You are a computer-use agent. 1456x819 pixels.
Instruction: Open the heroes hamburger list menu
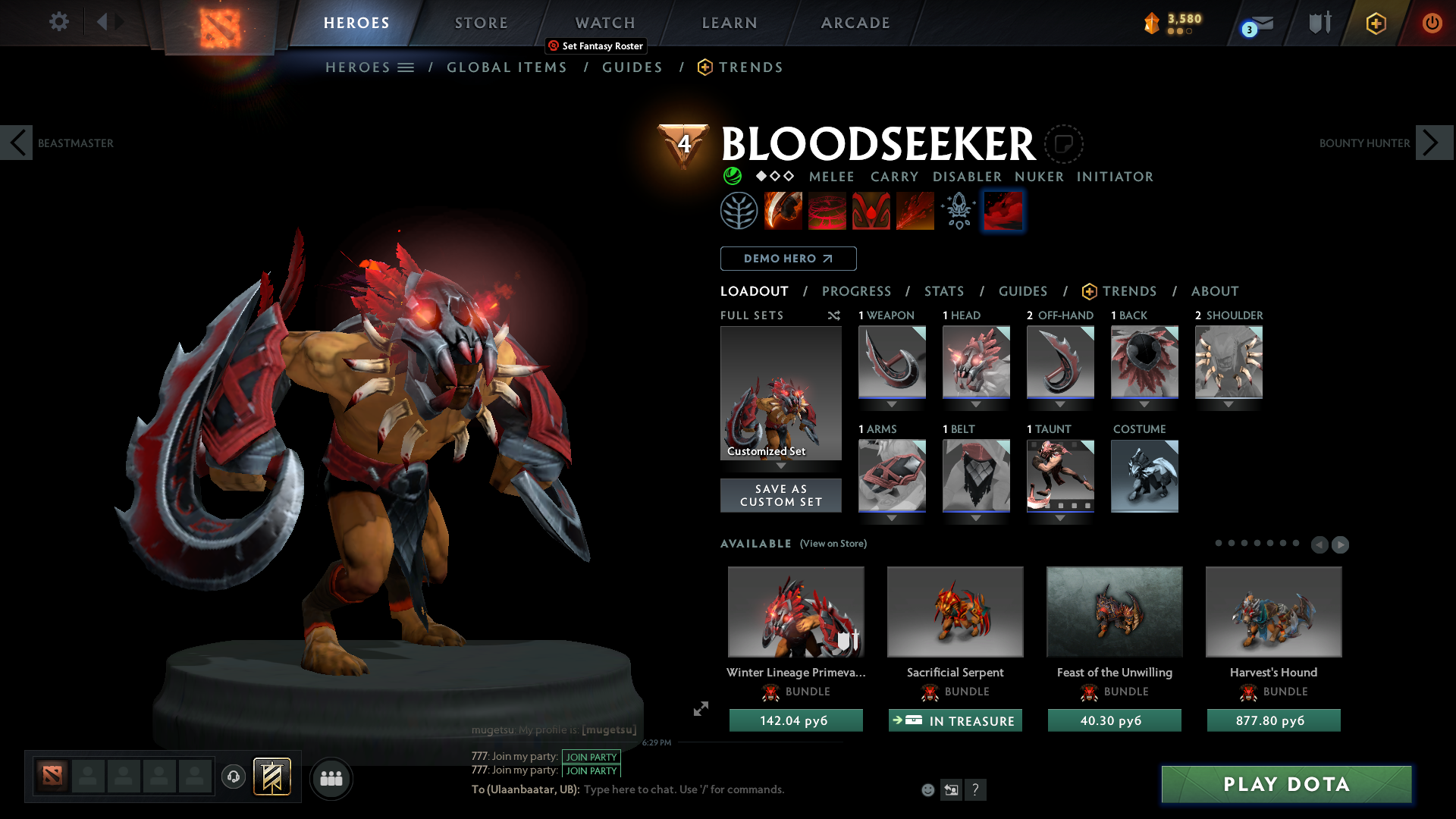tap(407, 67)
